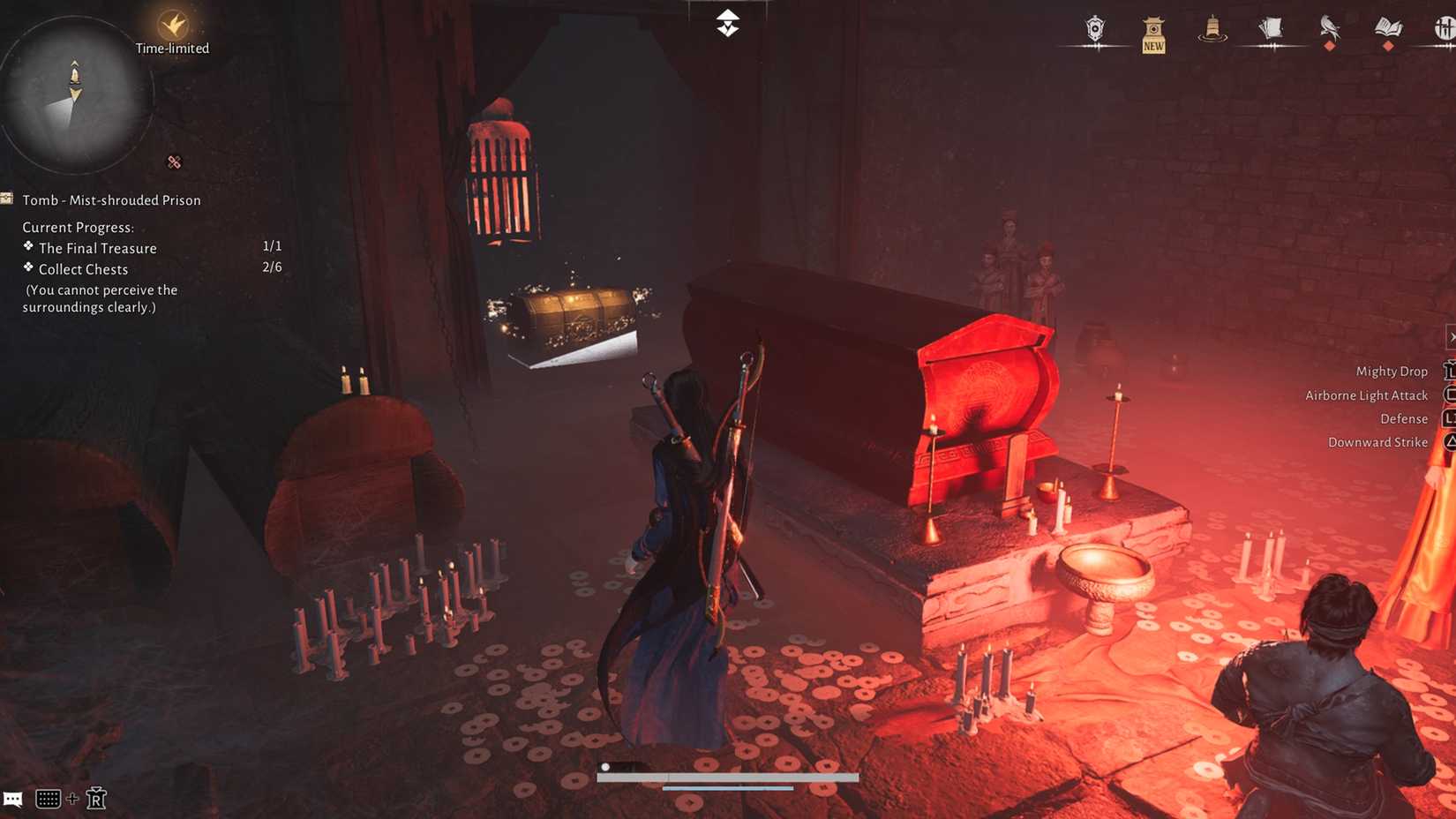Viewport: 1456px width, 819px height.
Task: Open the seal emblem menu at top right
Action: (1094, 26)
